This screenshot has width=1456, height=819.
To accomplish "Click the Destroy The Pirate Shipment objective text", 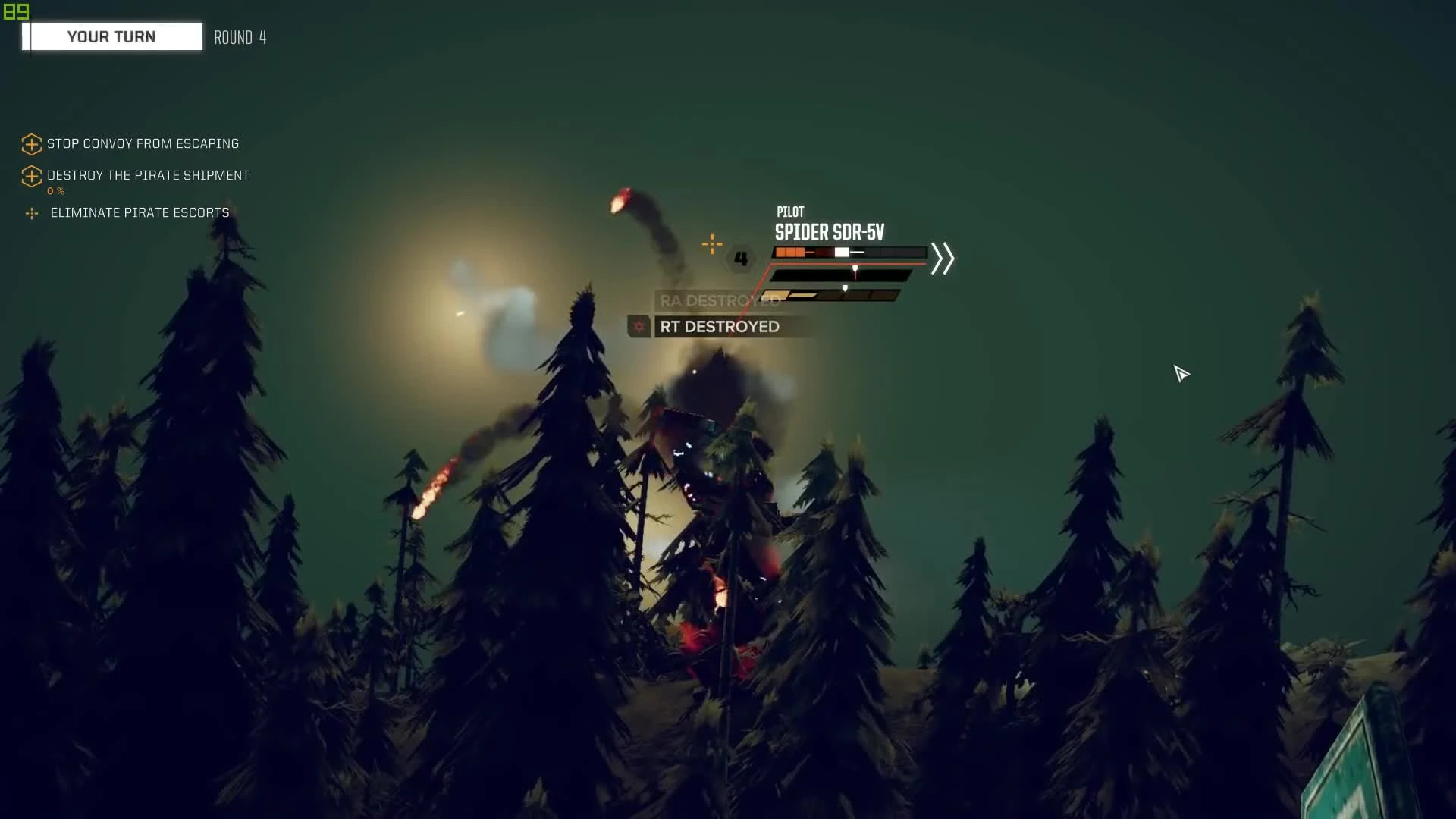I will tap(147, 175).
